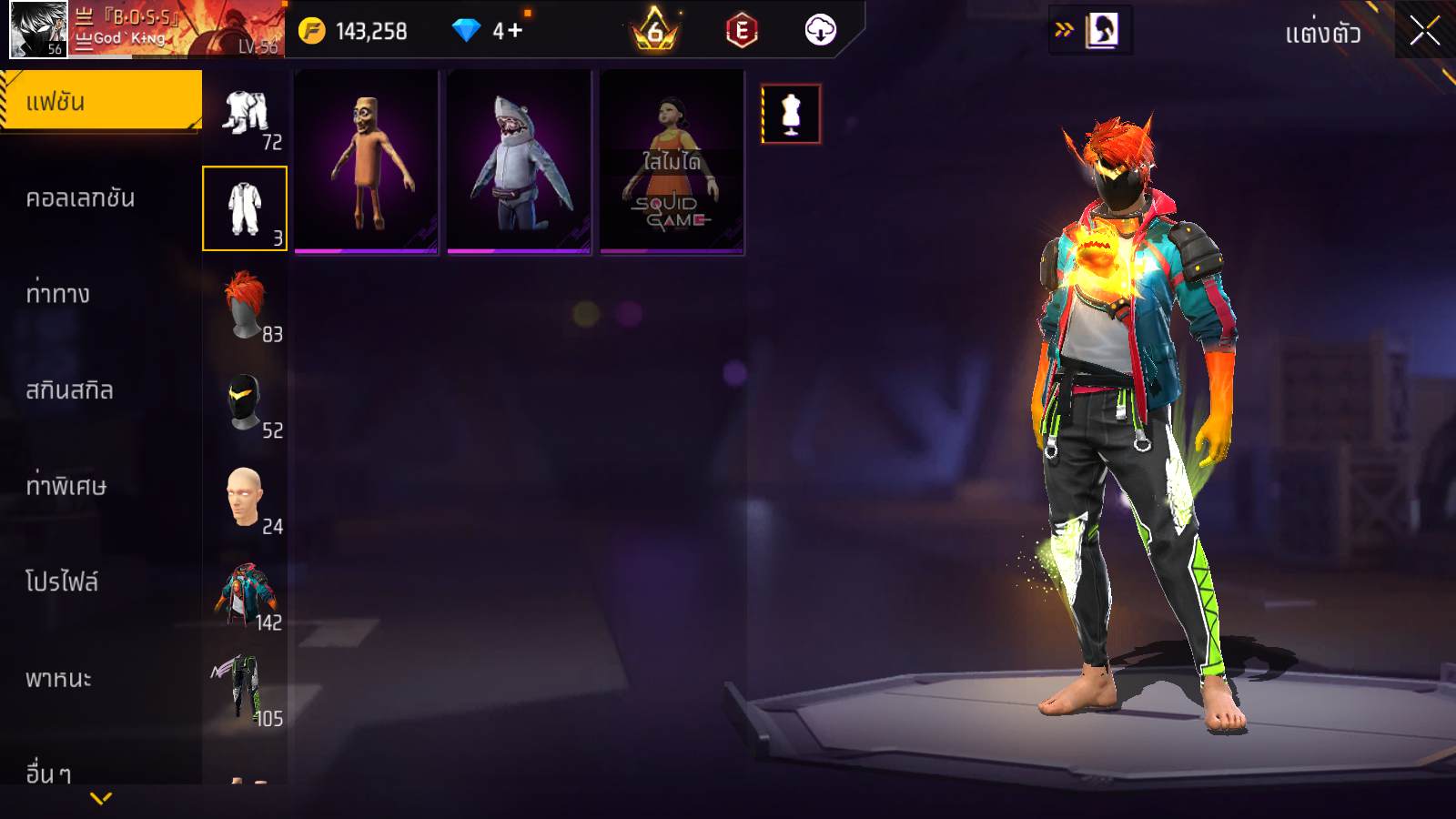Equip the wooden puppet costume
1456x819 pixels.
coord(367,162)
